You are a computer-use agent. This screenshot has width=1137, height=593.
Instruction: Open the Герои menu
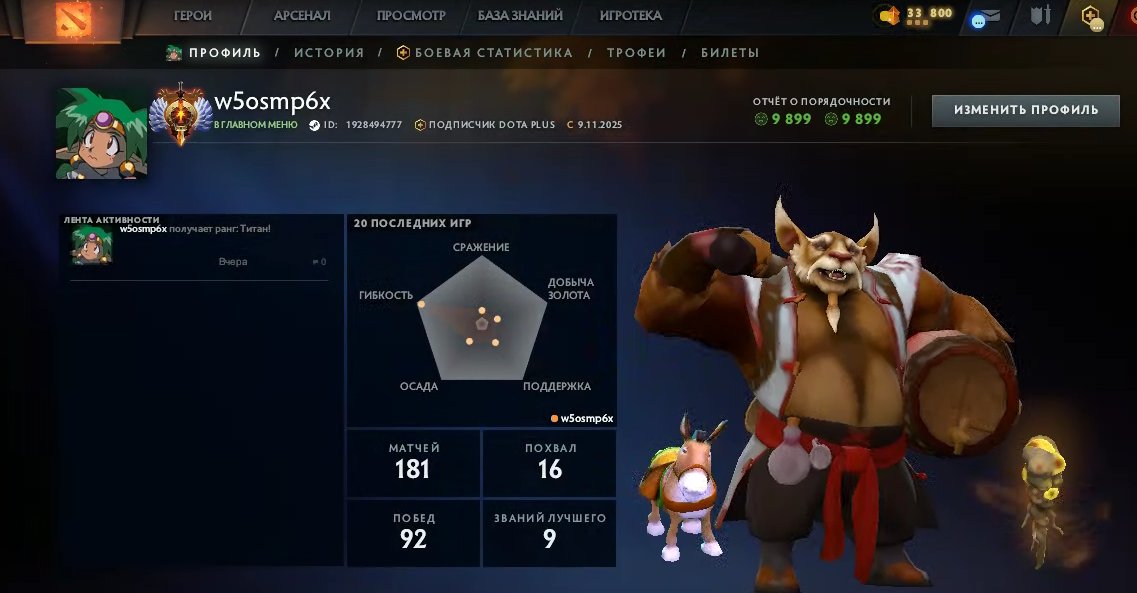[193, 16]
